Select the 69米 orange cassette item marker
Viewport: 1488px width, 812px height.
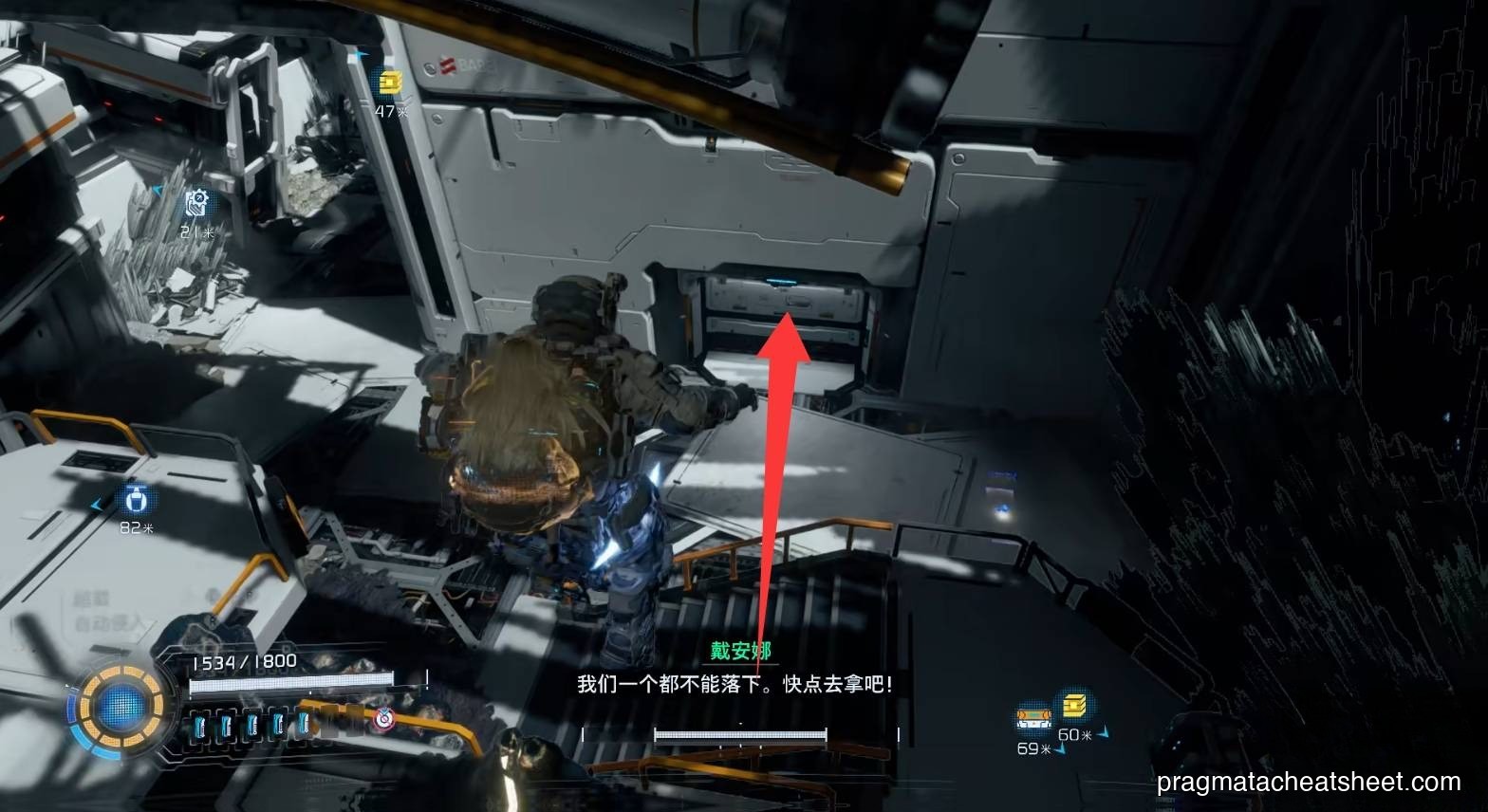click(x=1034, y=718)
